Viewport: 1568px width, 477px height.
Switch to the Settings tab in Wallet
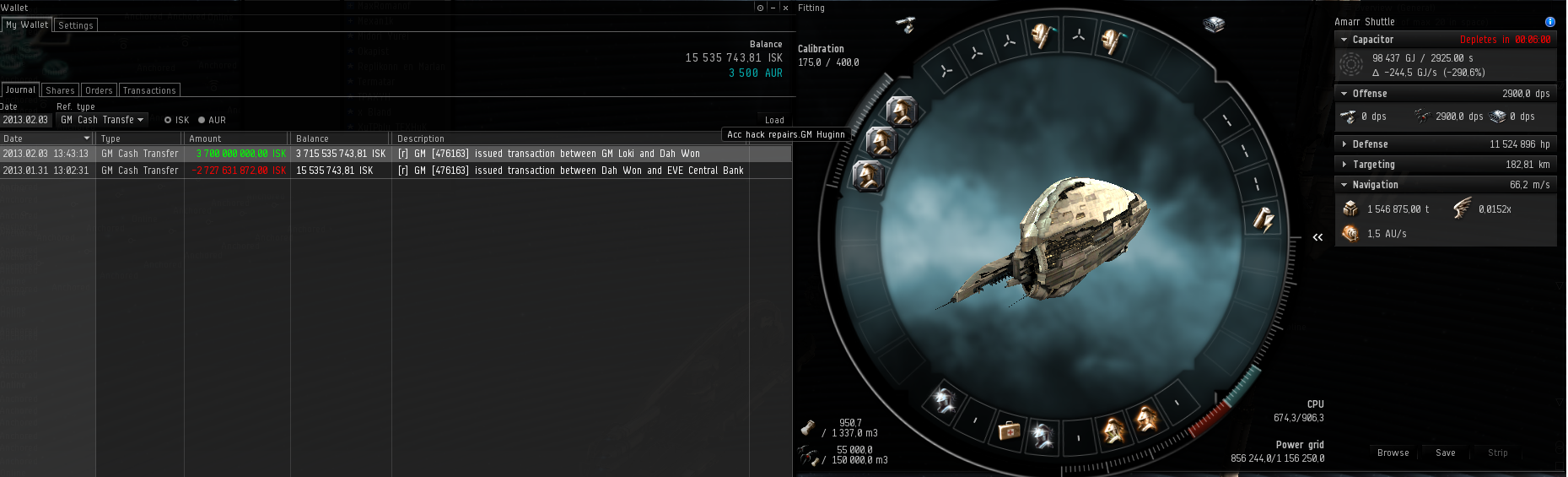[76, 25]
